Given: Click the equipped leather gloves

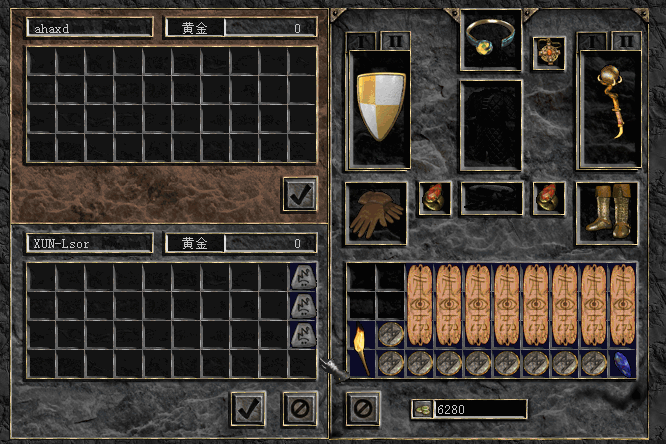Looking at the screenshot, I should click(376, 212).
